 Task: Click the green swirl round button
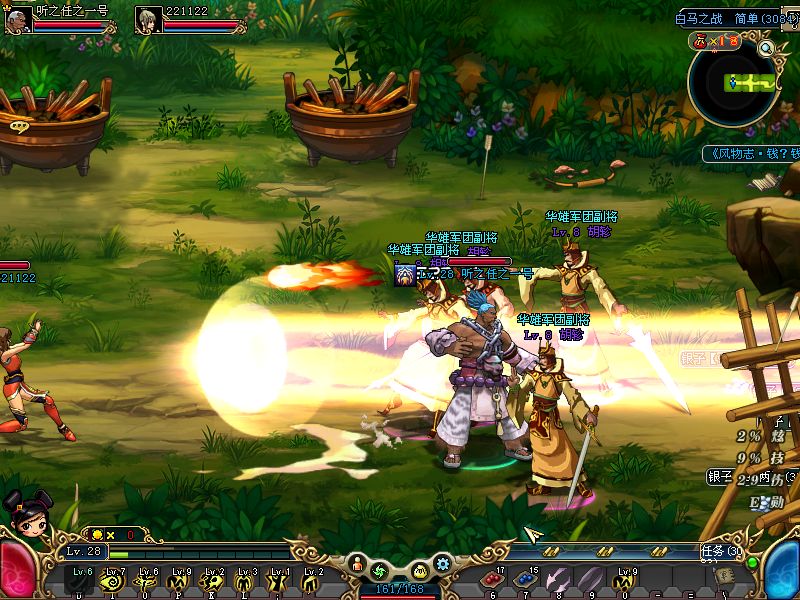click(x=379, y=571)
